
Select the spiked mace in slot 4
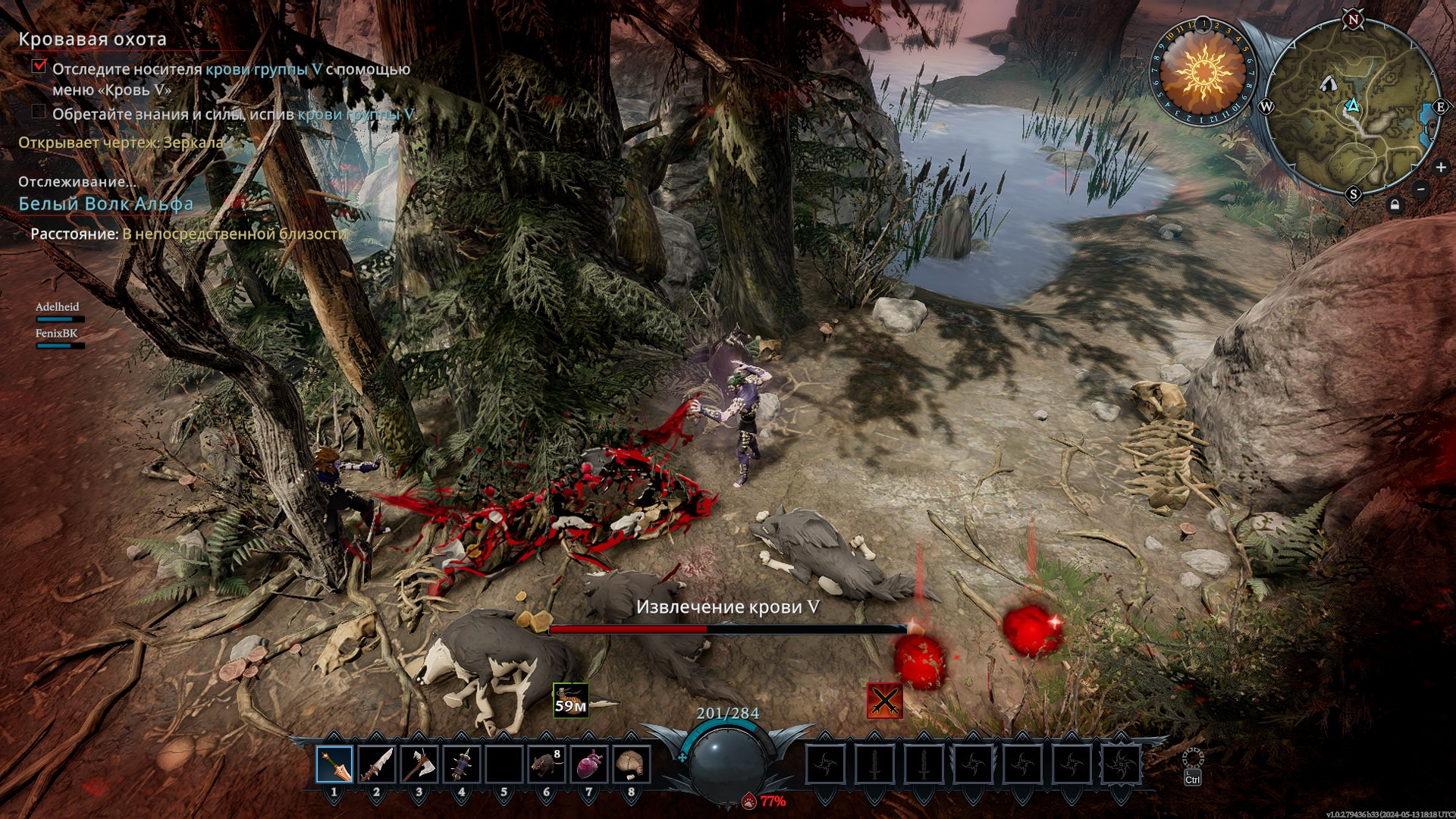462,765
